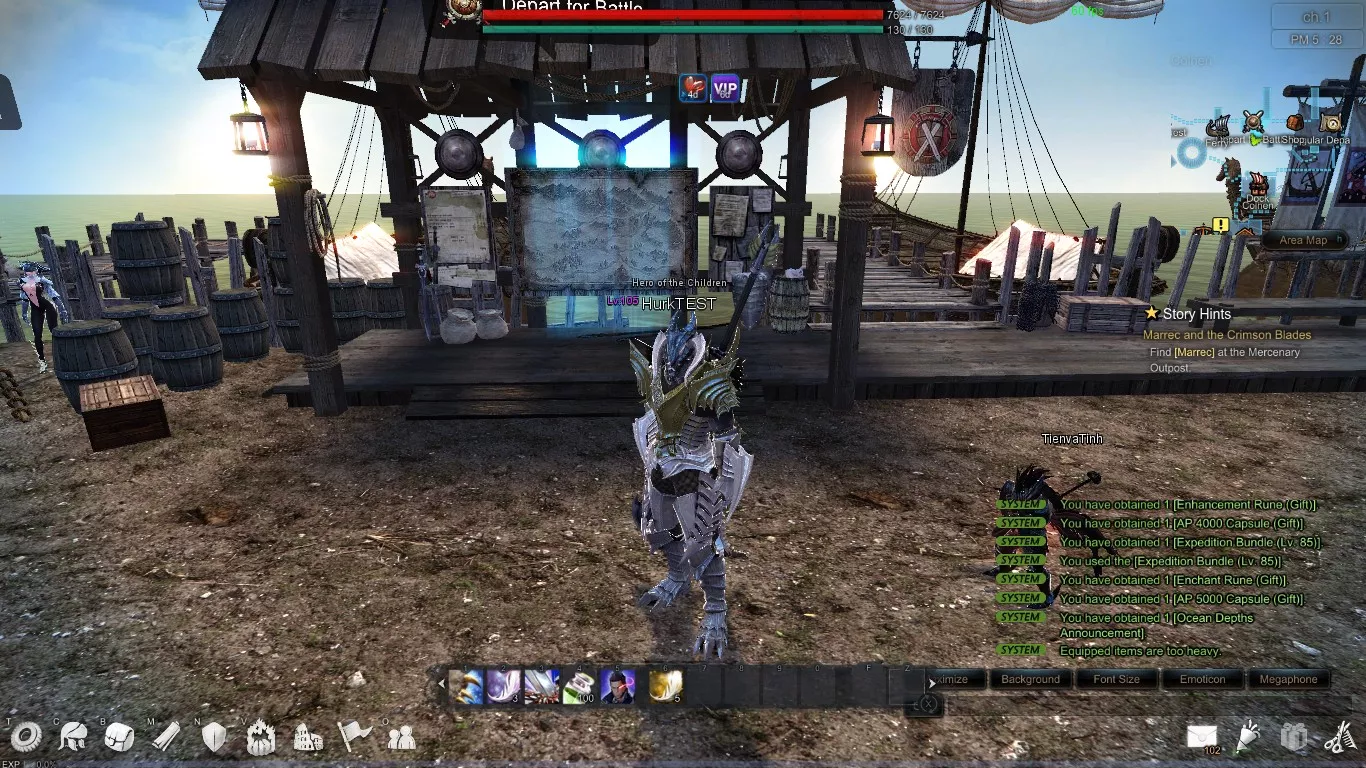The height and width of the screenshot is (768, 1366).
Task: Open the flag guild icon
Action: click(354, 737)
